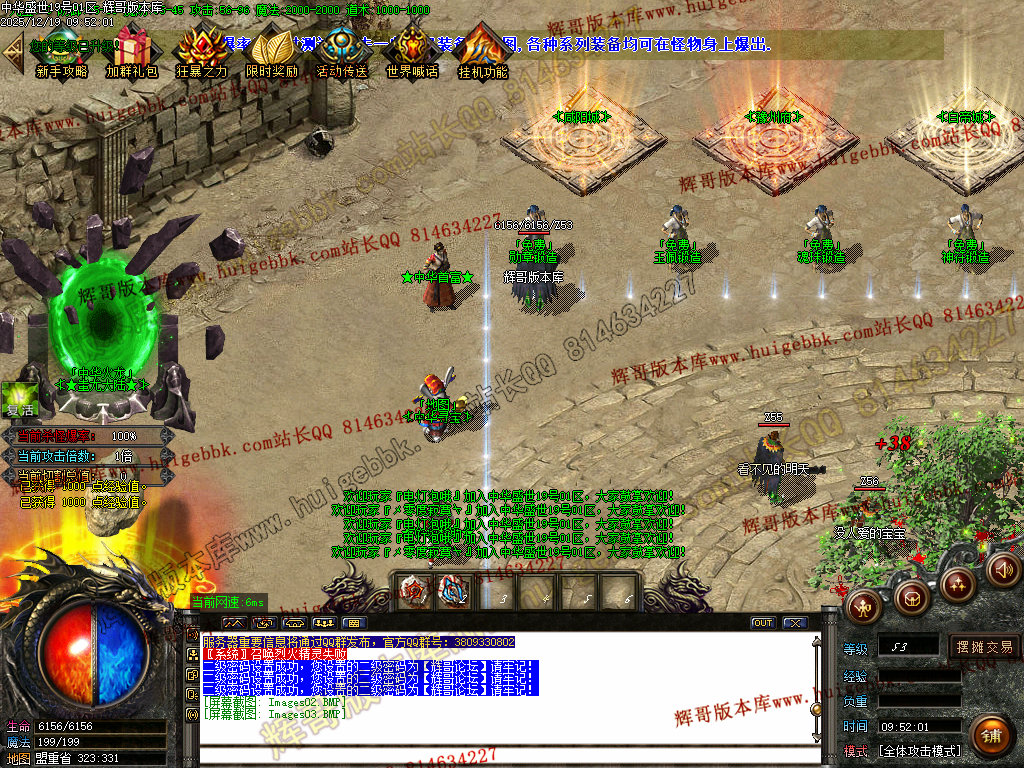This screenshot has height=768, width=1024.
Task: Claim the 加群礼包 gift box
Action: point(131,53)
